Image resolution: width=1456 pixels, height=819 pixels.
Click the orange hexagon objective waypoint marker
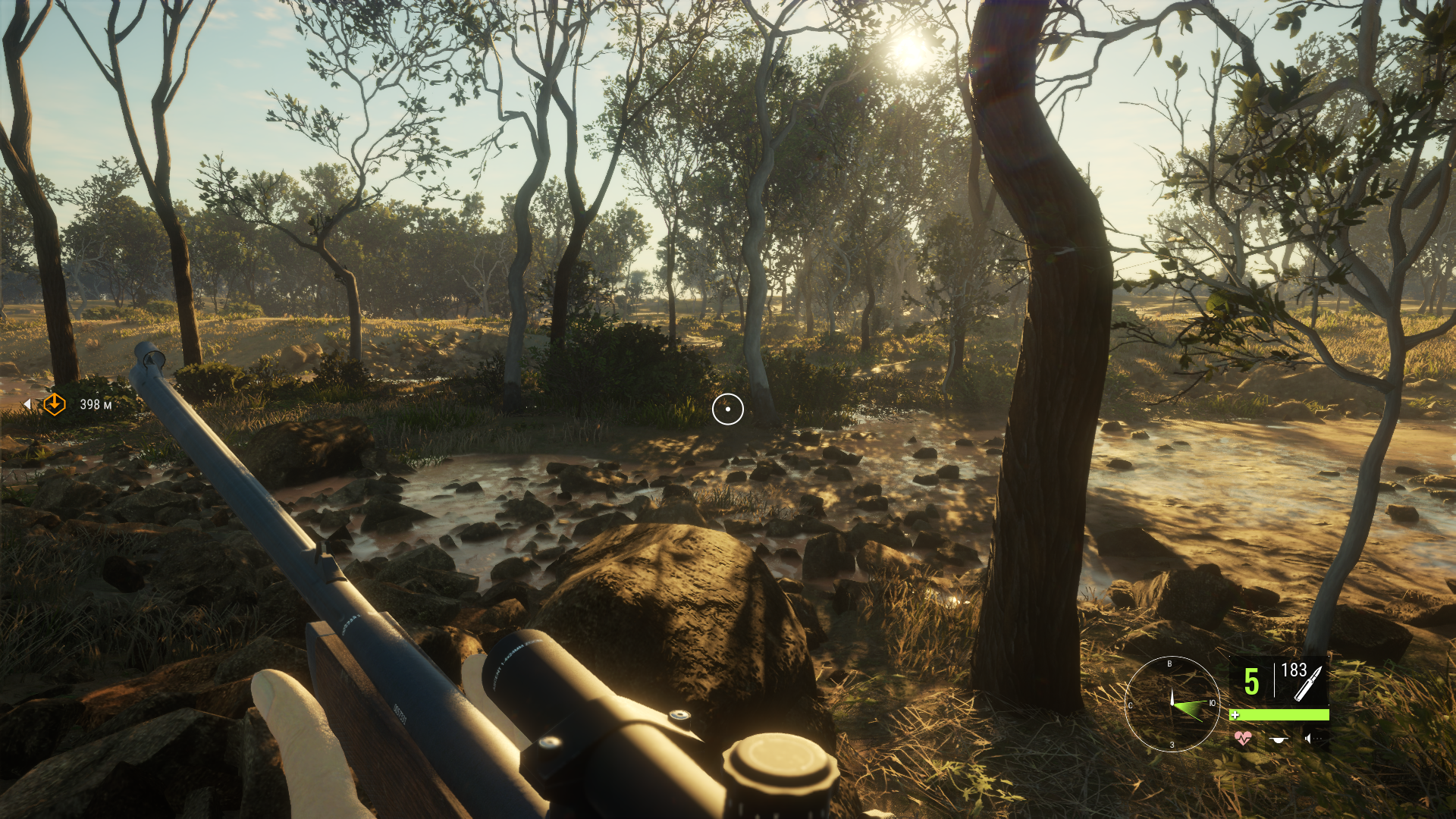(55, 404)
